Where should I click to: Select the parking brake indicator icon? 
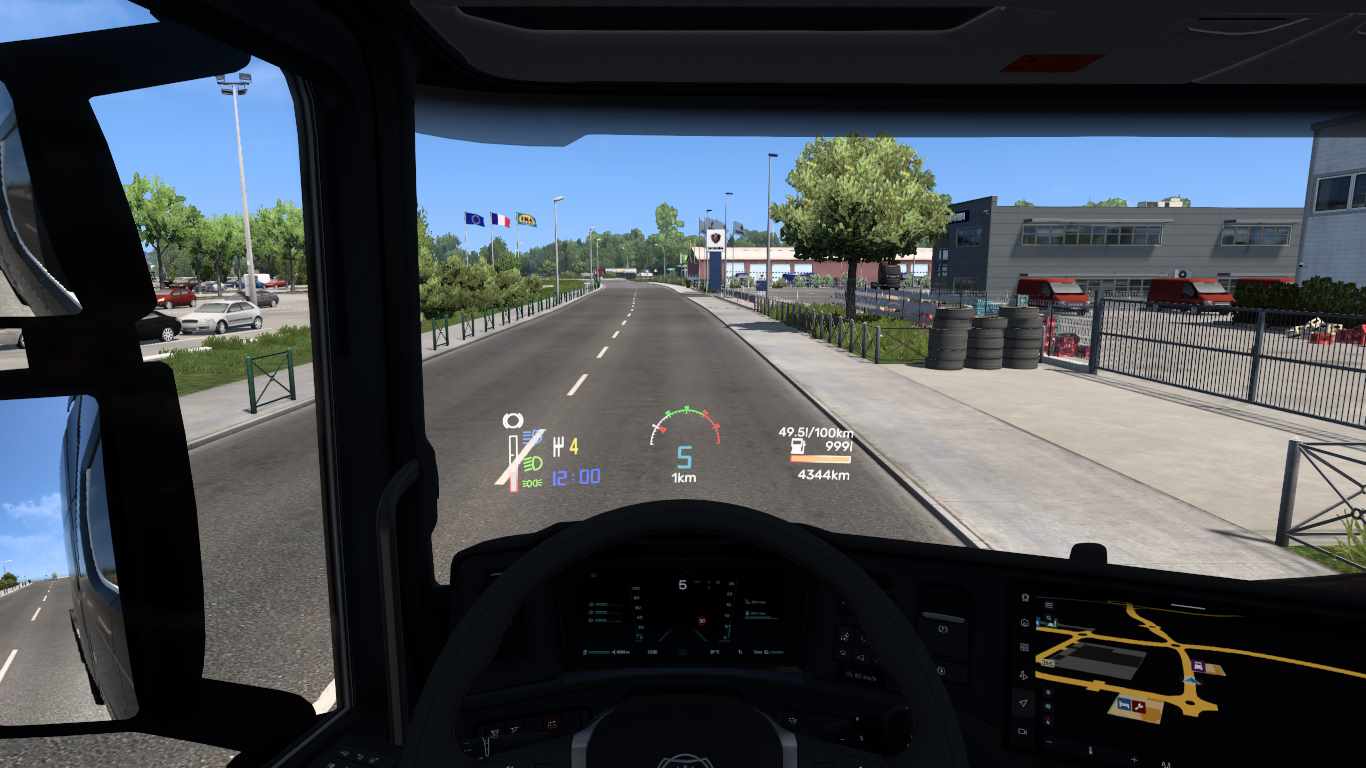click(x=512, y=421)
